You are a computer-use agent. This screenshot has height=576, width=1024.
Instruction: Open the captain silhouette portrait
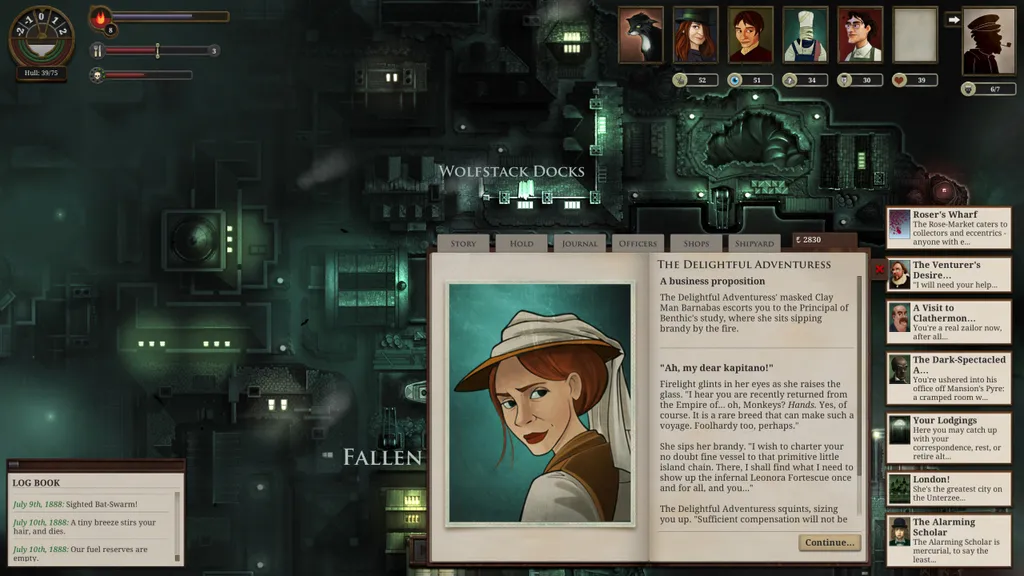coord(989,41)
